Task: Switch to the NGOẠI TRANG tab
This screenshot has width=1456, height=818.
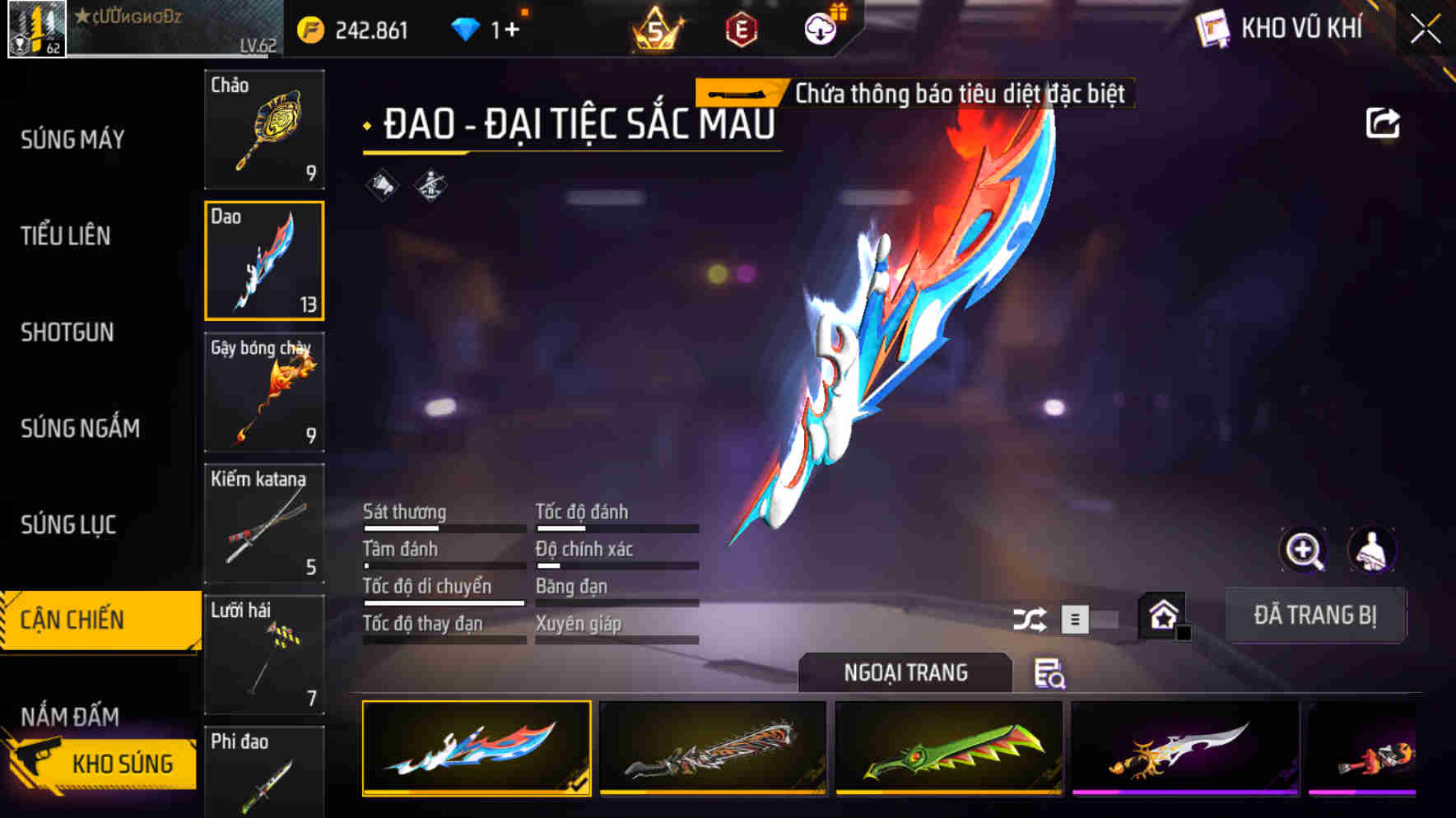Action: (x=904, y=673)
